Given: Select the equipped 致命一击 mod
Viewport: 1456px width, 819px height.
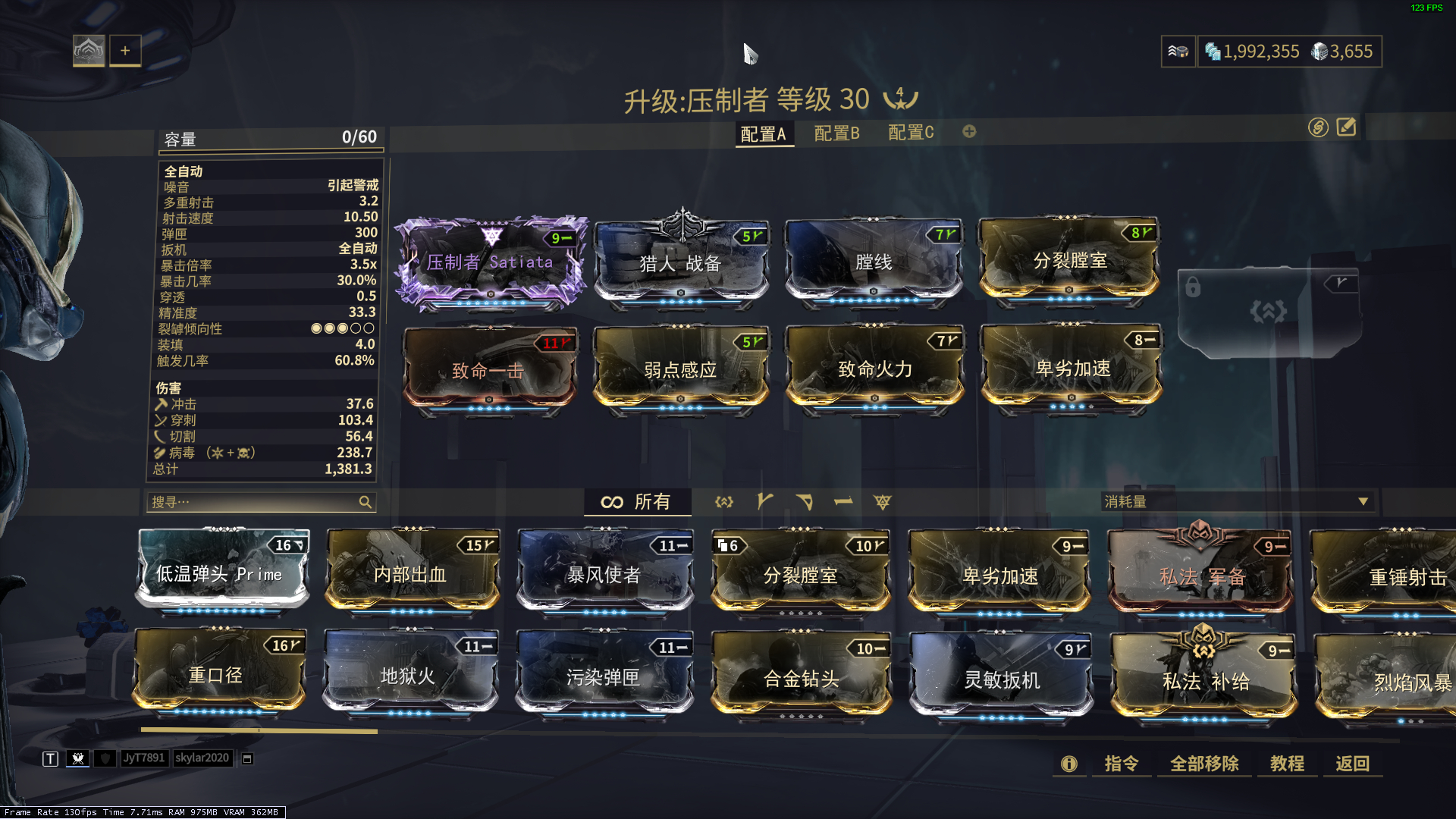Looking at the screenshot, I should (489, 370).
